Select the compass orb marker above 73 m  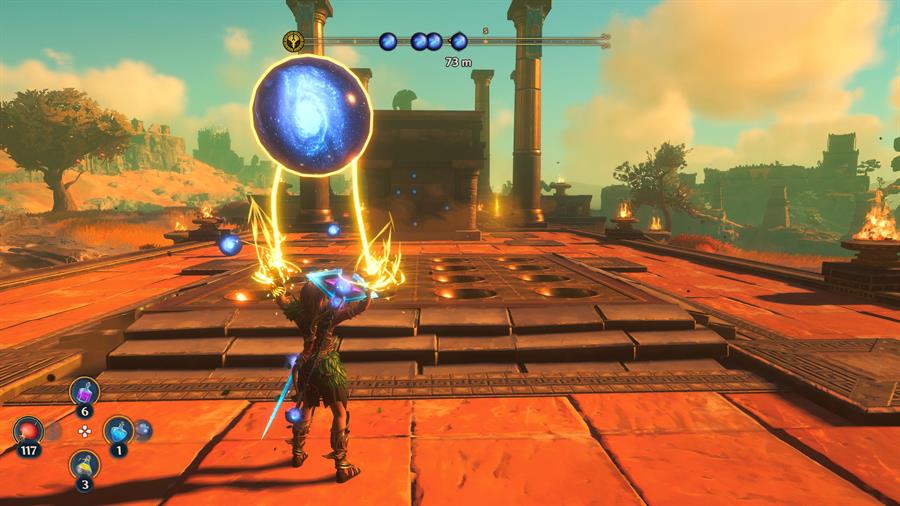click(459, 41)
